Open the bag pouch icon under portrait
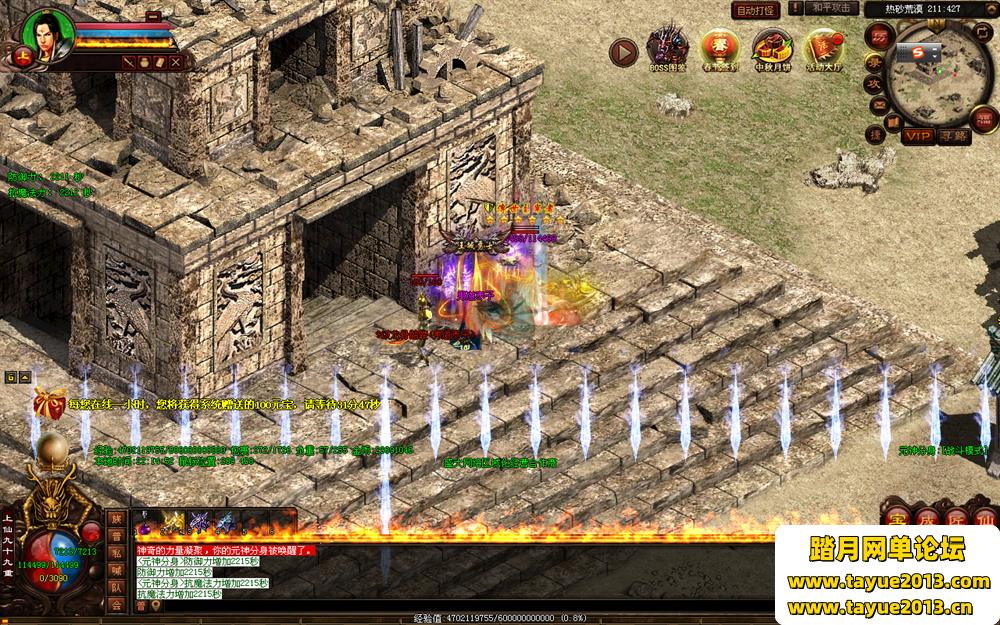Screen dimensions: 1000x625 [x=145, y=62]
